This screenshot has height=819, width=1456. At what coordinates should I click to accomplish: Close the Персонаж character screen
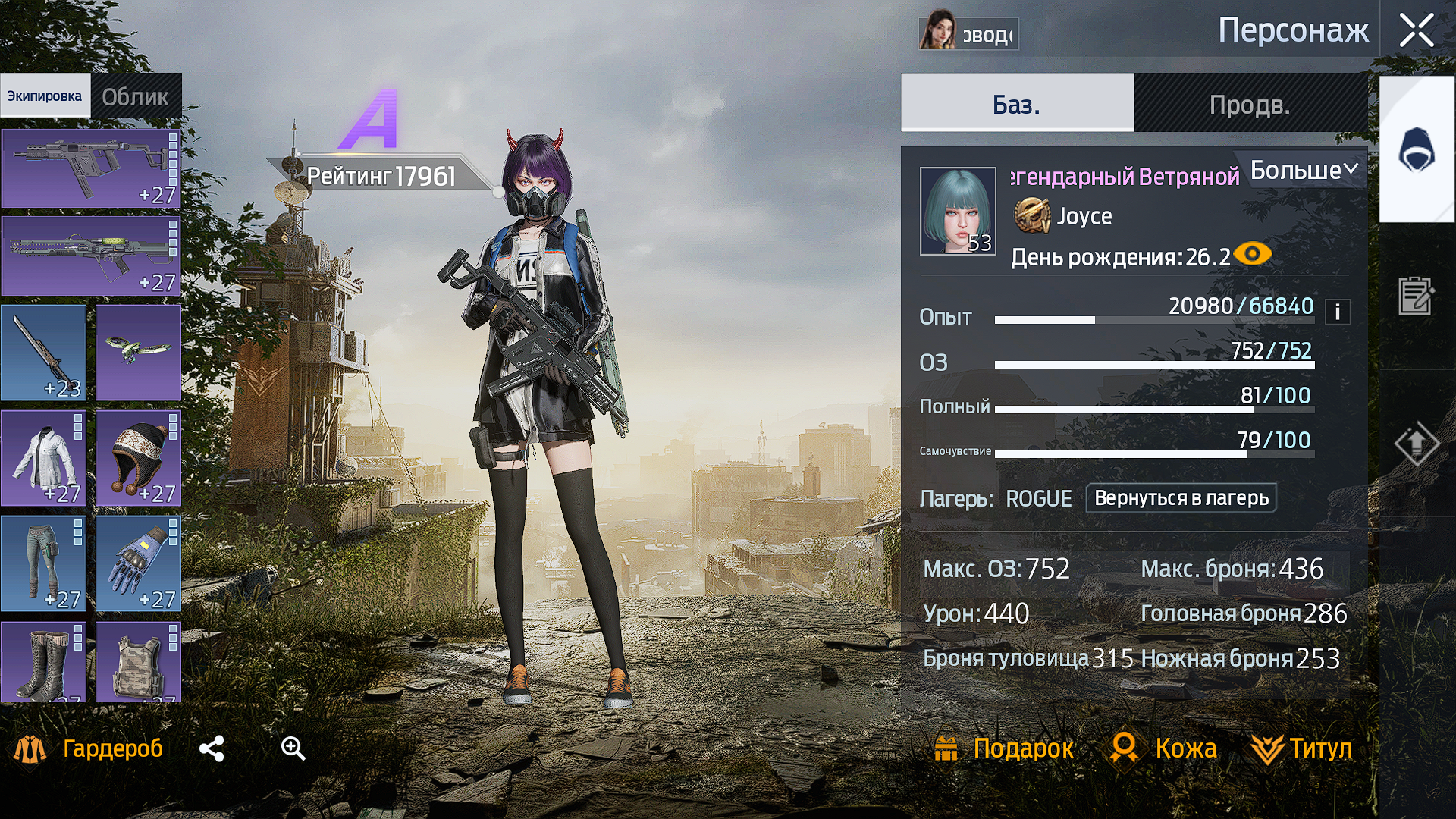1416,32
